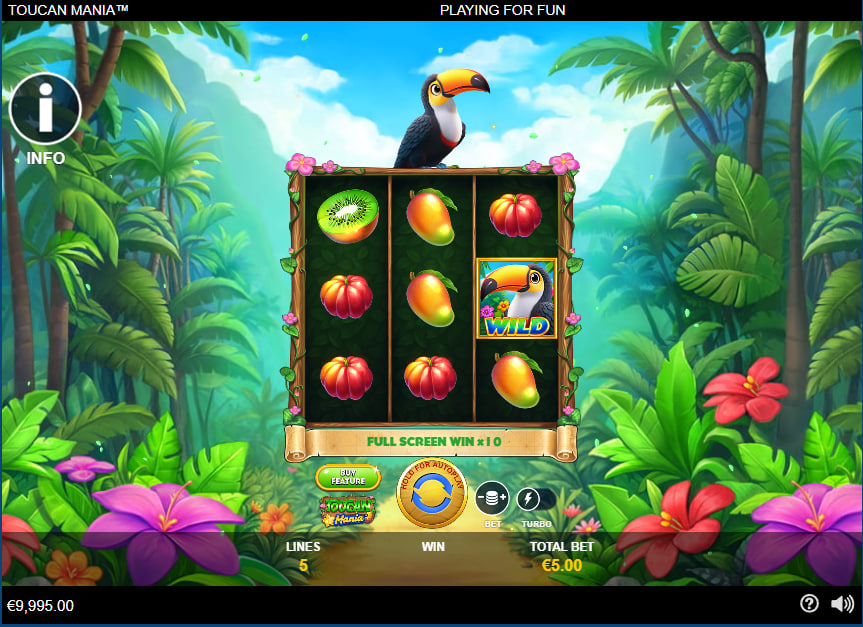Mute the game sound

[842, 604]
